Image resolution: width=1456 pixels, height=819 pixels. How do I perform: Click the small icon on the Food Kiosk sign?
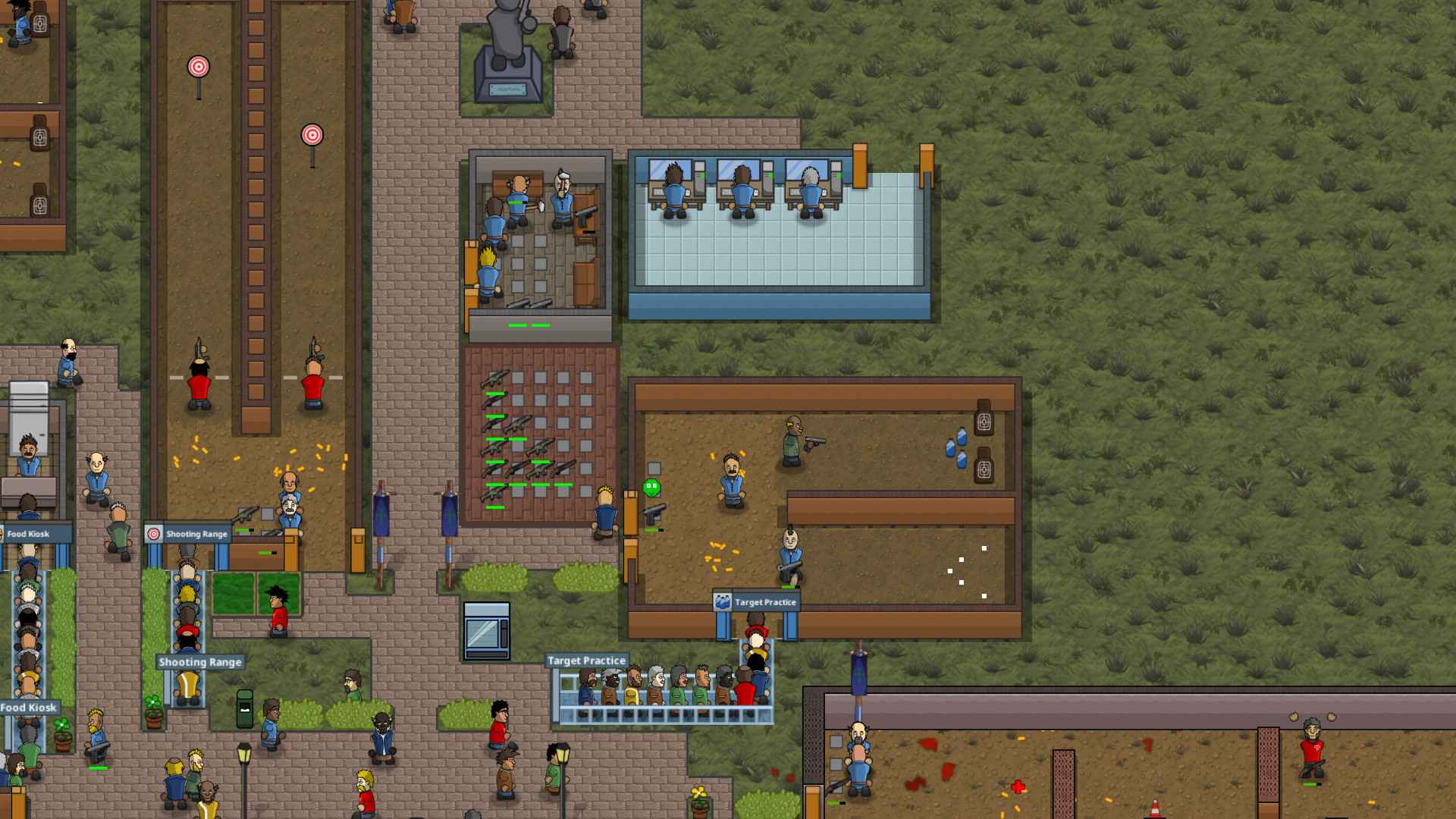tap(2, 534)
